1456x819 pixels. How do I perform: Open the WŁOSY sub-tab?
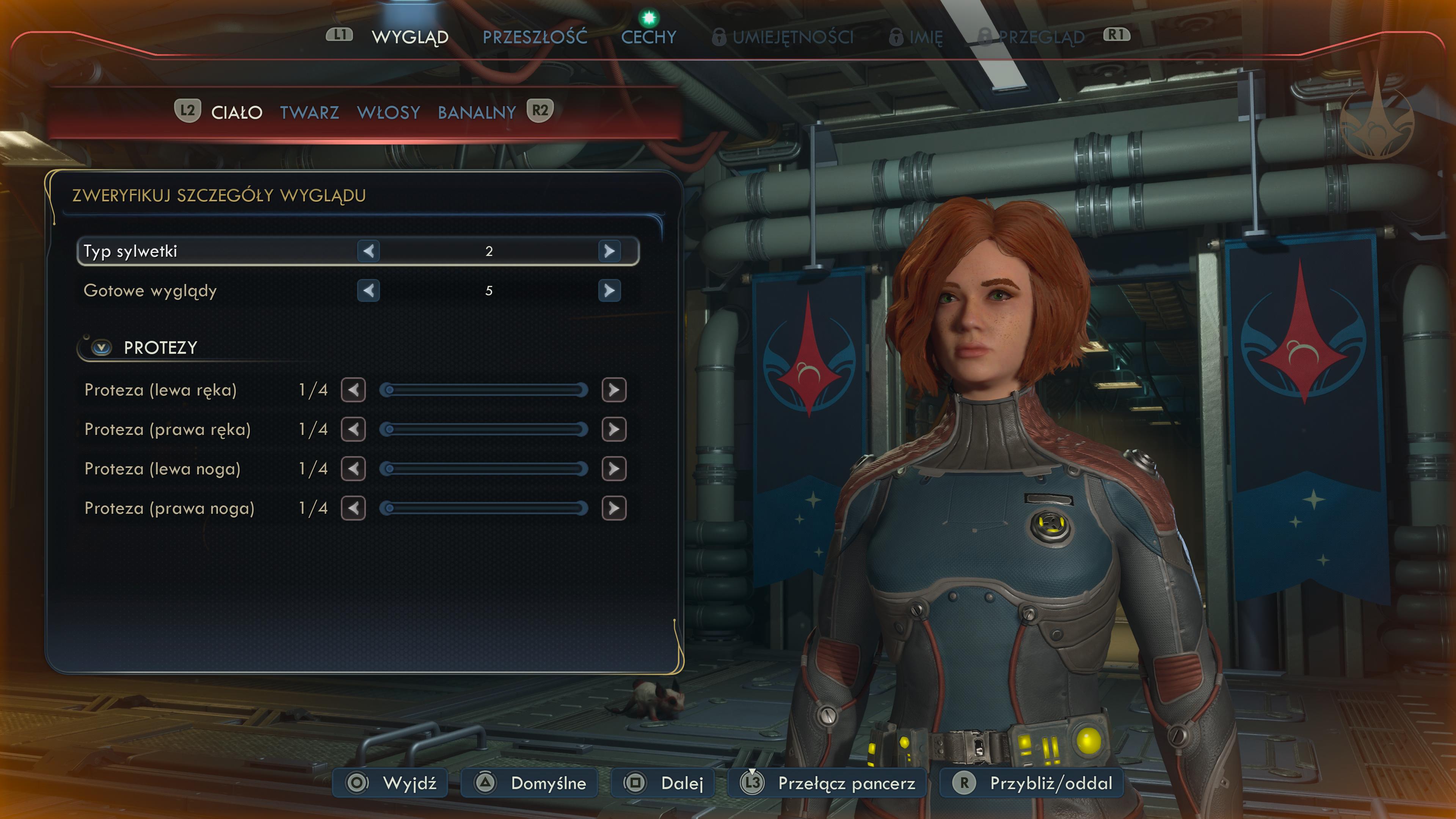388,113
